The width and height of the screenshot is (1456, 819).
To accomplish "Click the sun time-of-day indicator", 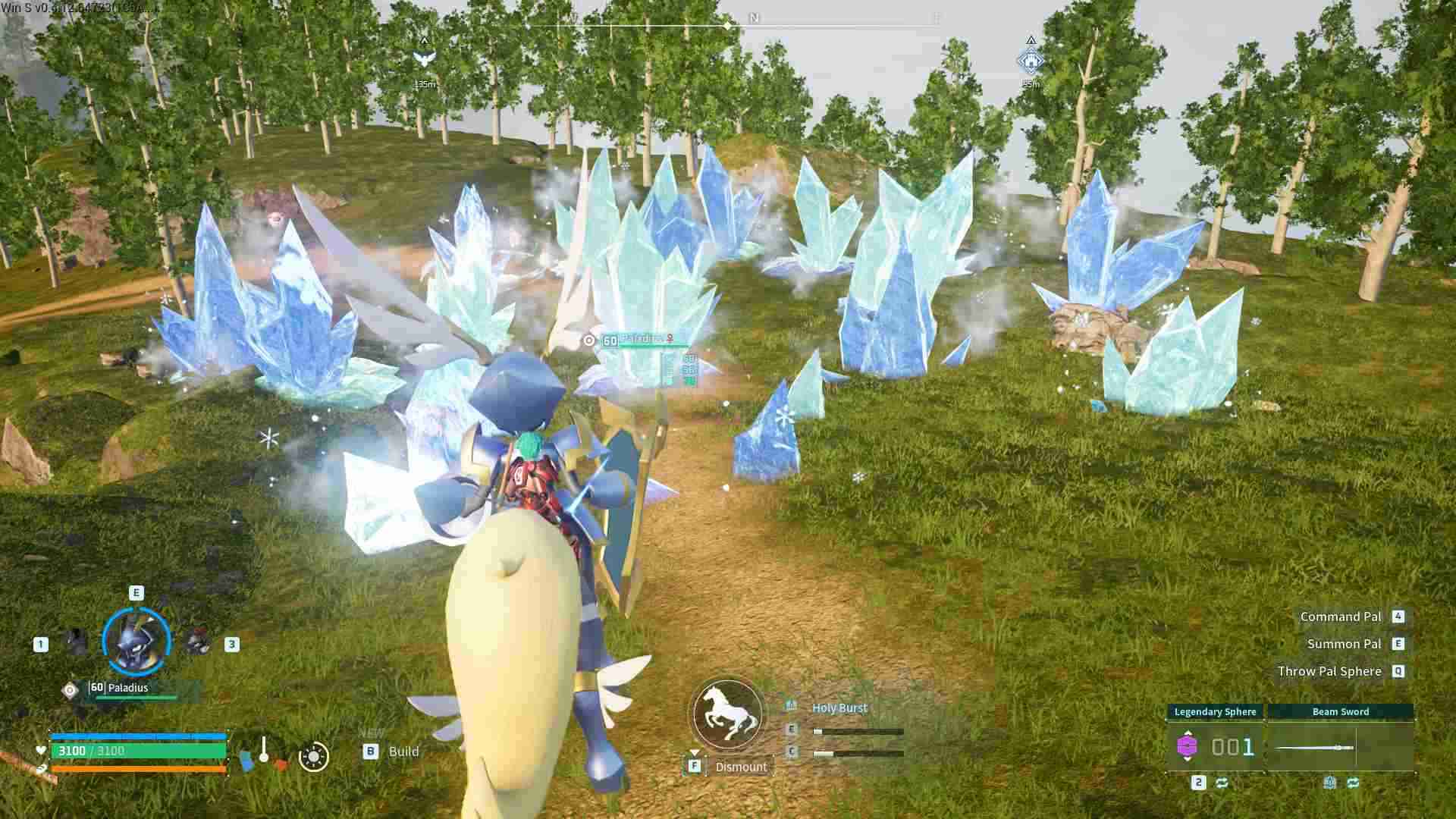I will tap(314, 756).
